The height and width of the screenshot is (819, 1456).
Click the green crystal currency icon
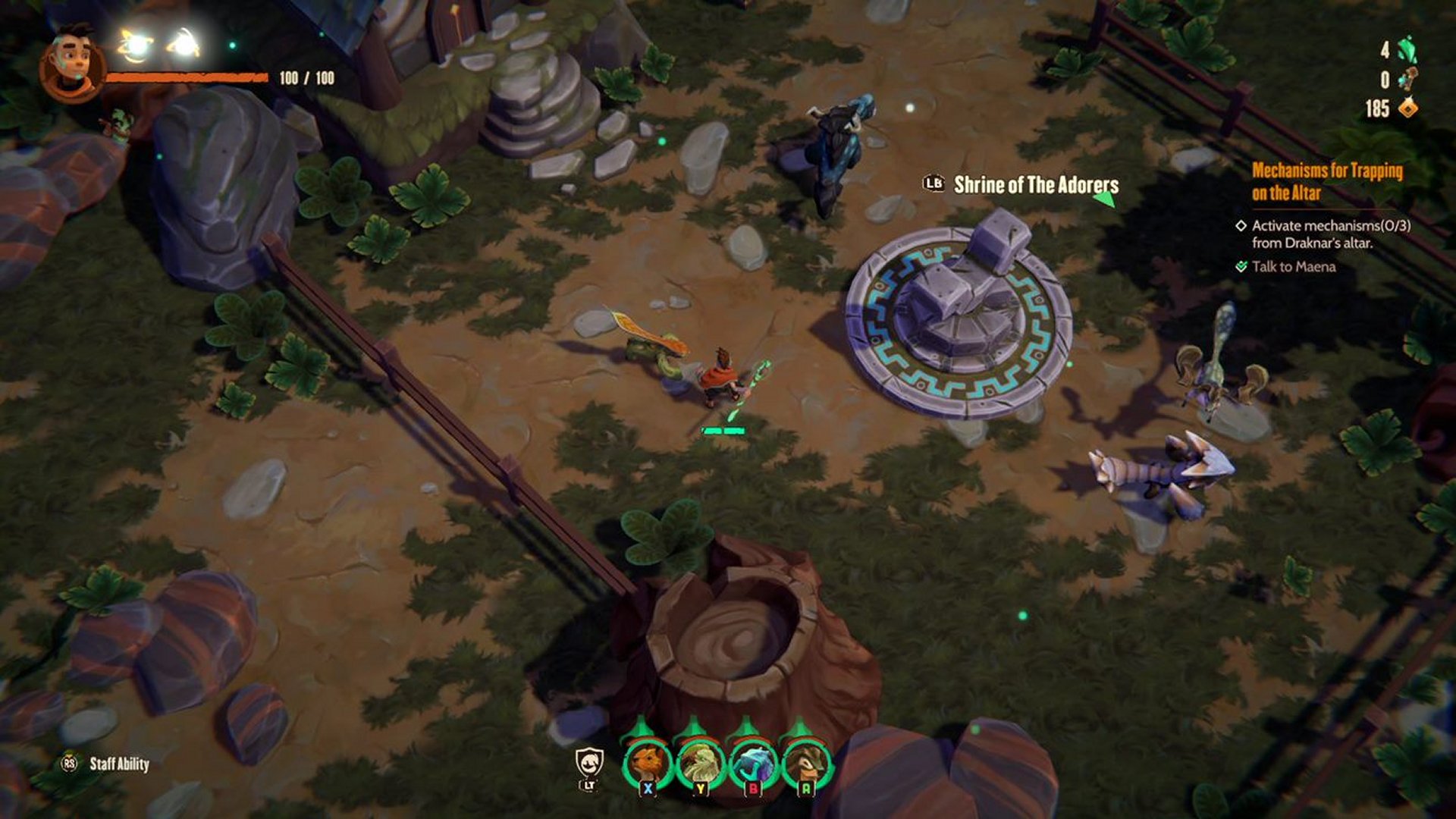[1407, 51]
